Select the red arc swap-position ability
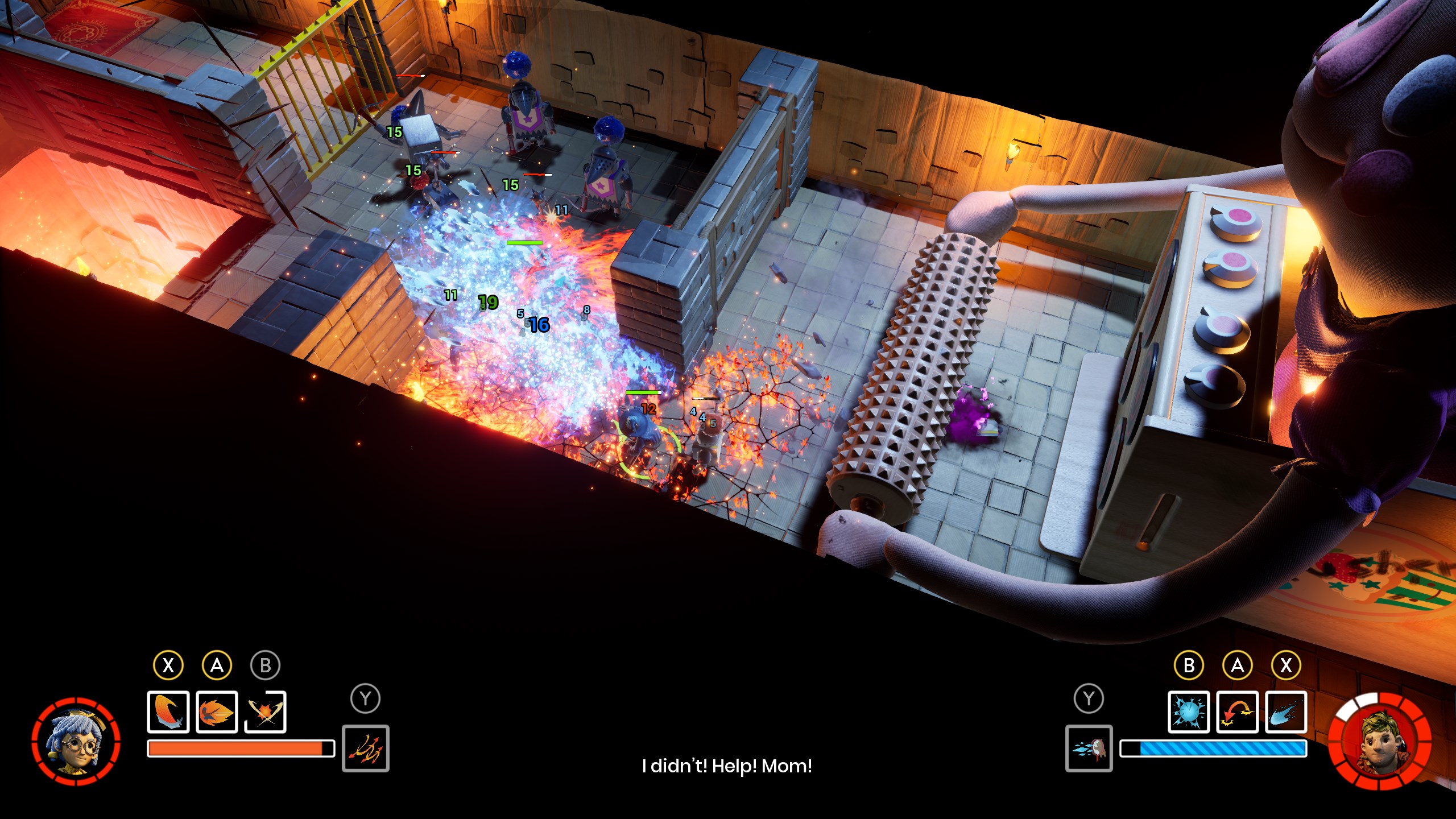Viewport: 1456px width, 819px height. tap(1237, 712)
